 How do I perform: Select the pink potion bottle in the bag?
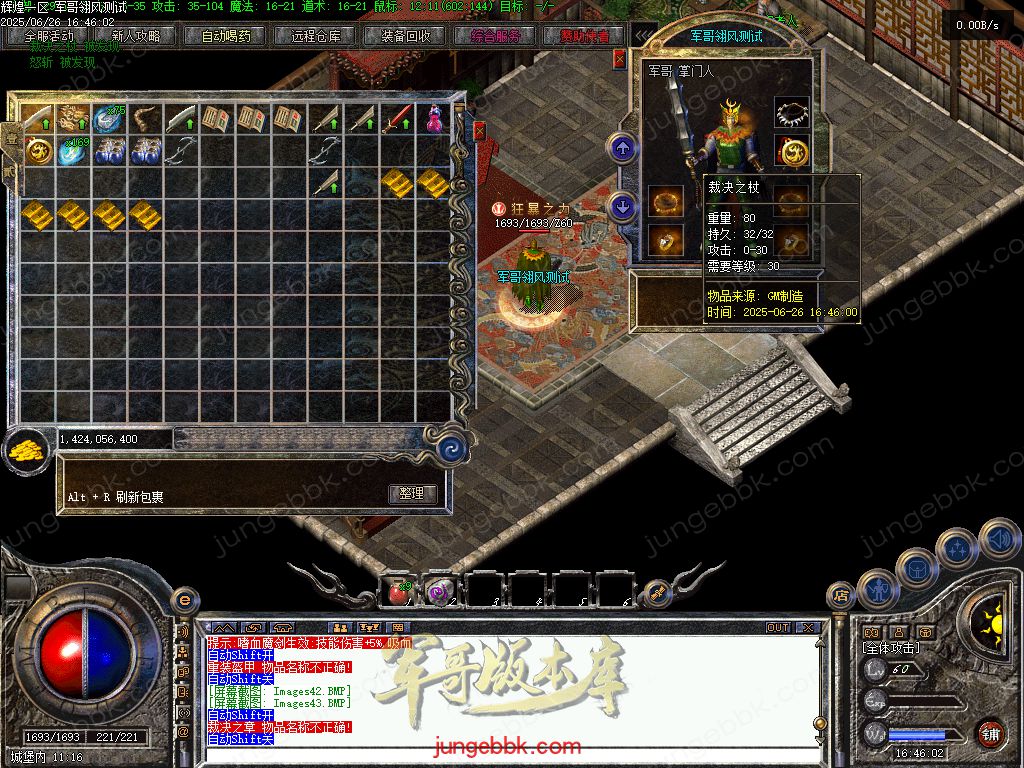coord(433,119)
